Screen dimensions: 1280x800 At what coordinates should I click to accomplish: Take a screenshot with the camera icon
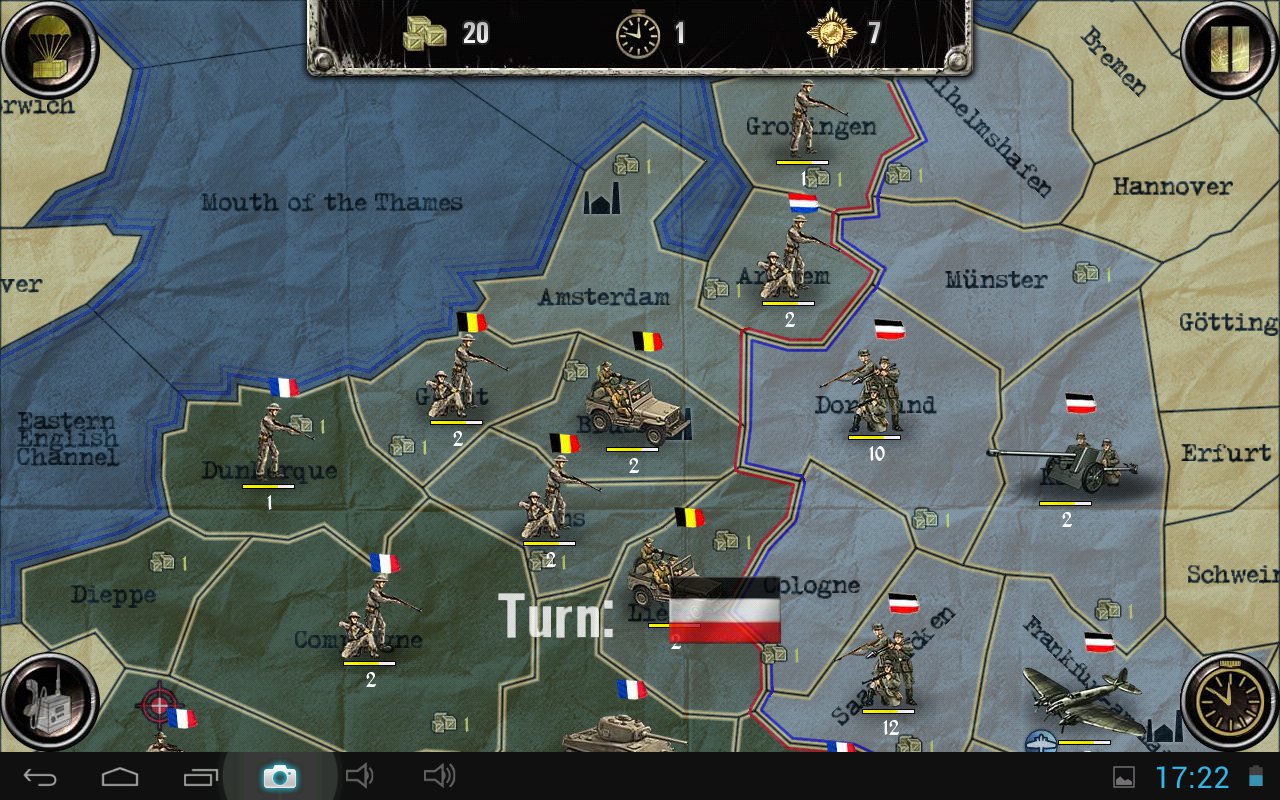[279, 776]
